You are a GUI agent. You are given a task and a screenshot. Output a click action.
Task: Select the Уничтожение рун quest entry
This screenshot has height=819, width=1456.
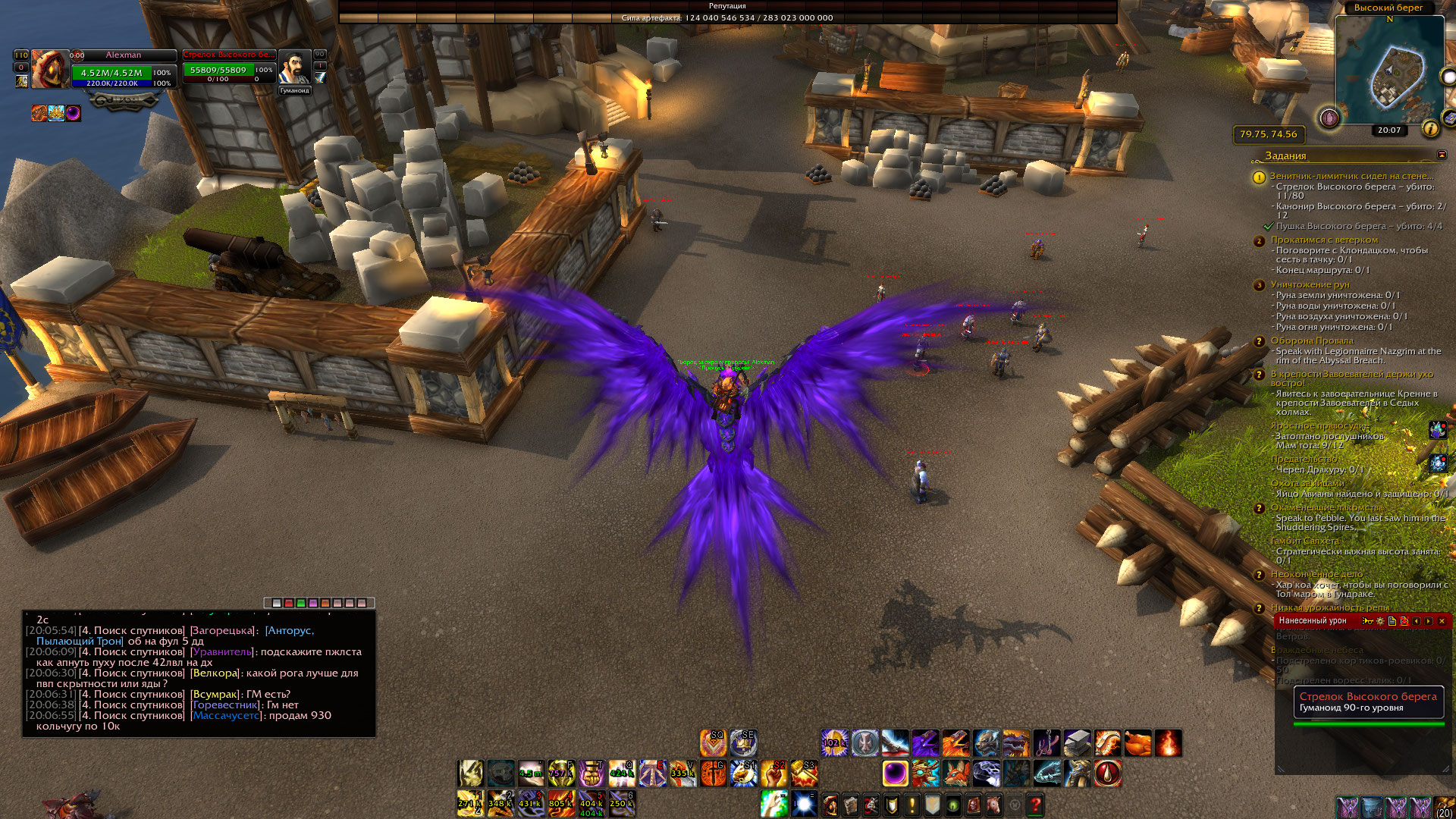[x=1310, y=284]
